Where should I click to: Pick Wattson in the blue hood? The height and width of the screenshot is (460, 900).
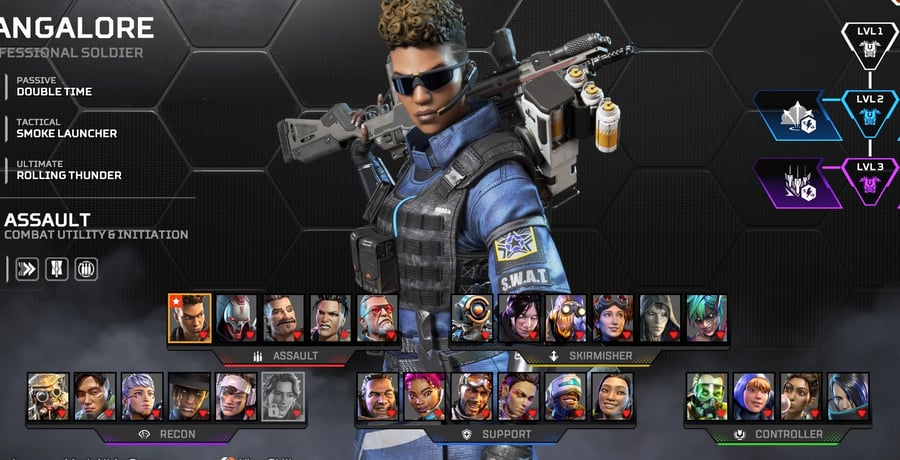[754, 396]
